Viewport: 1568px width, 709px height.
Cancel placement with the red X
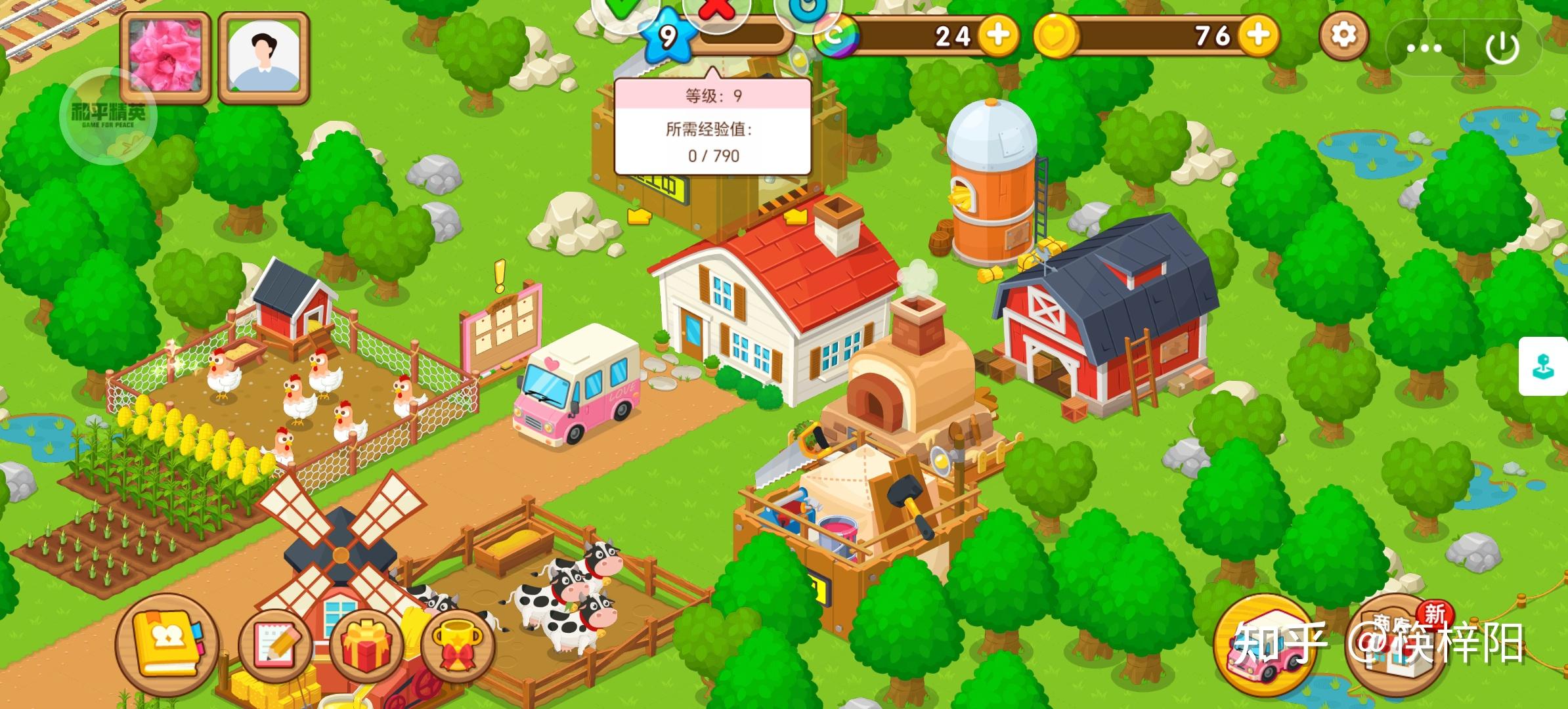tap(716, 11)
